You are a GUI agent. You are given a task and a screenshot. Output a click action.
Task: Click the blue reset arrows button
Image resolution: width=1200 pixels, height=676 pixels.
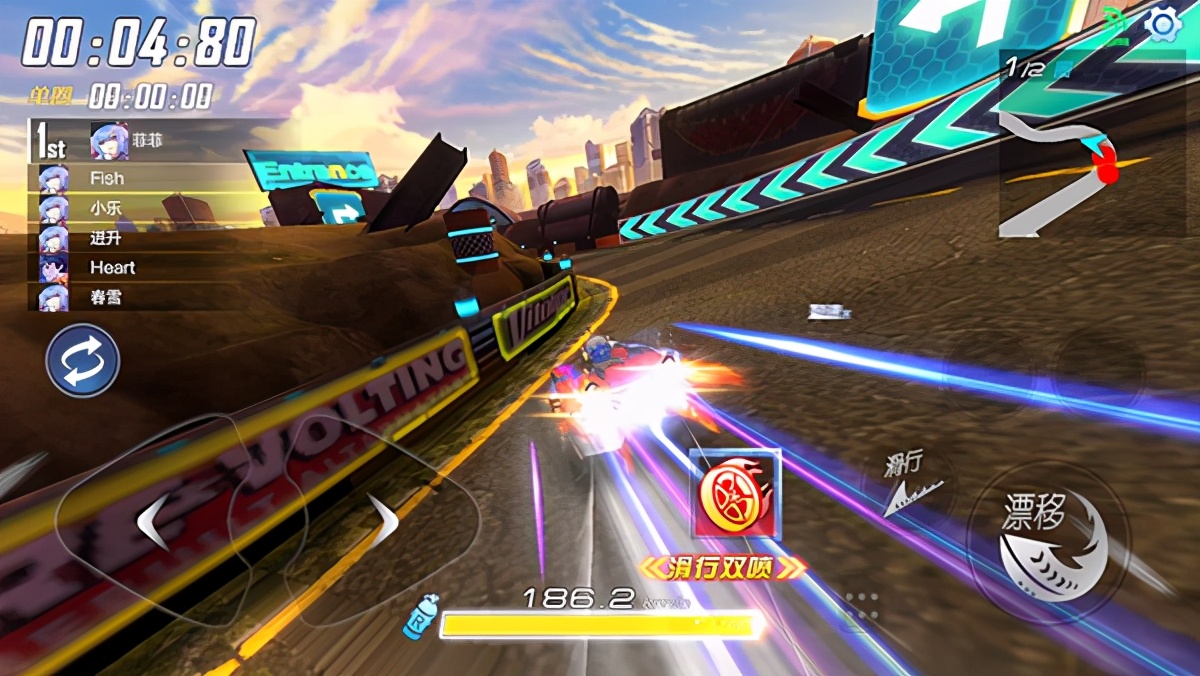coord(82,361)
